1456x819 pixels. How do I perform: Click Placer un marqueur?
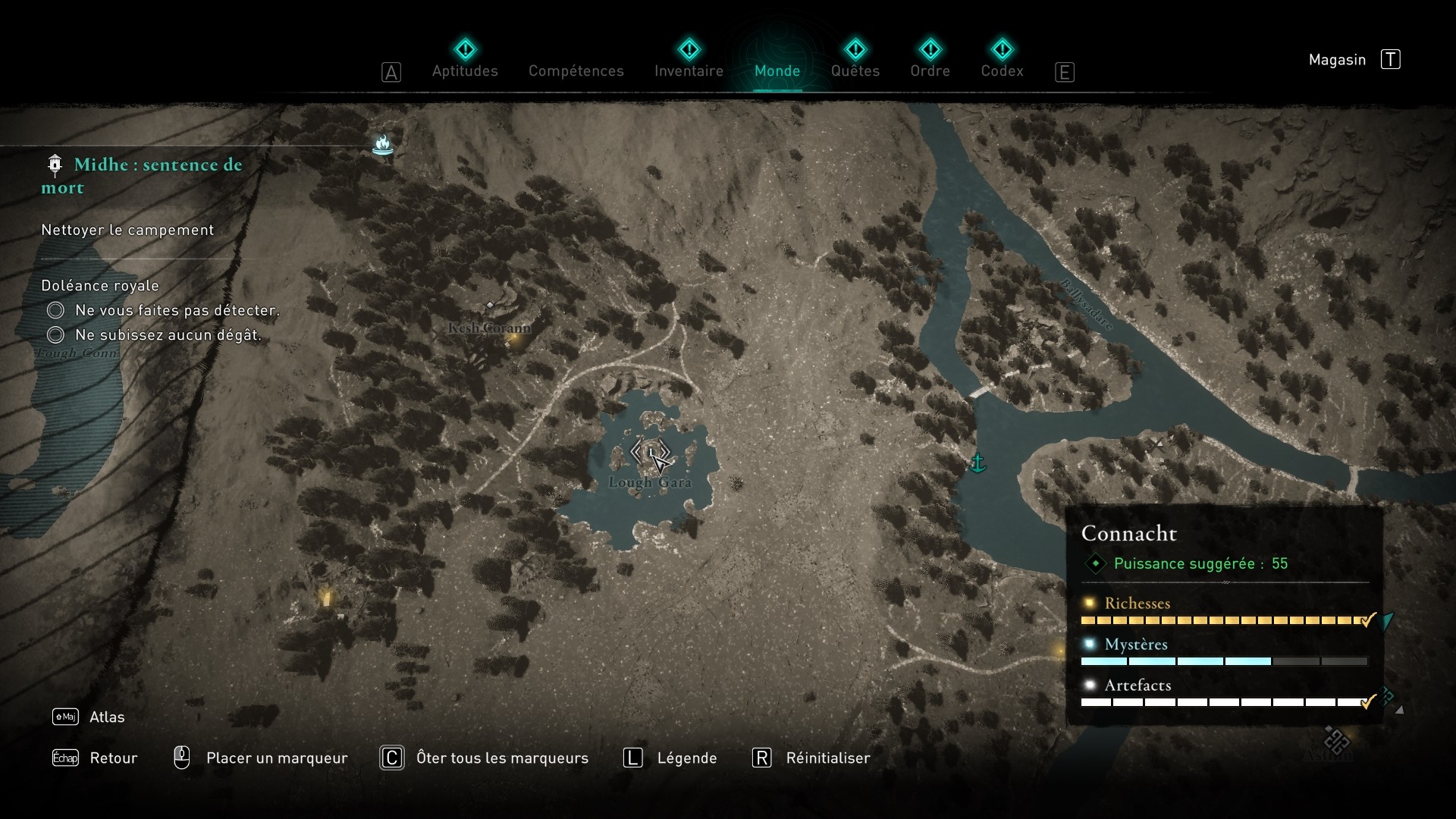[277, 758]
